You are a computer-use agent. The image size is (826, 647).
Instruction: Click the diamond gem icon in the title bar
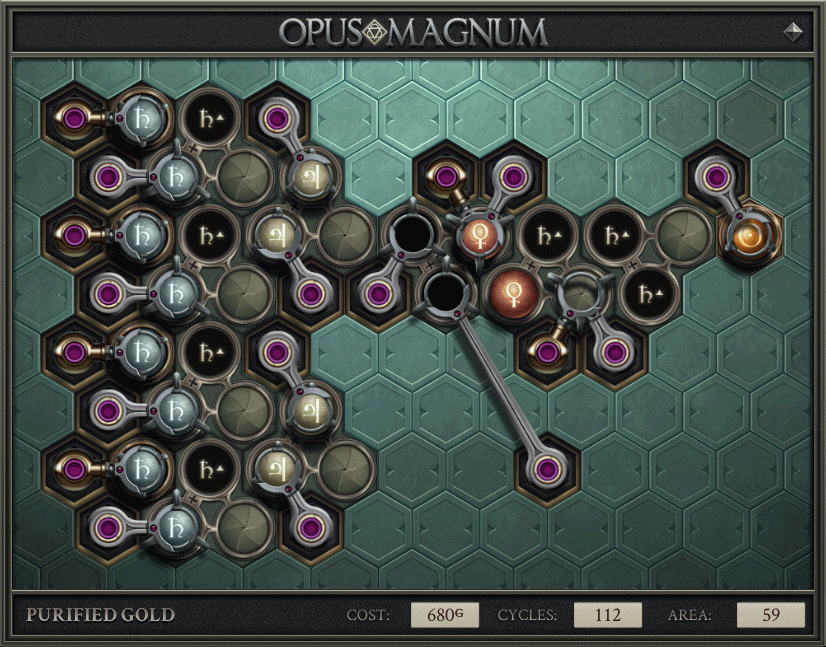[x=794, y=31]
